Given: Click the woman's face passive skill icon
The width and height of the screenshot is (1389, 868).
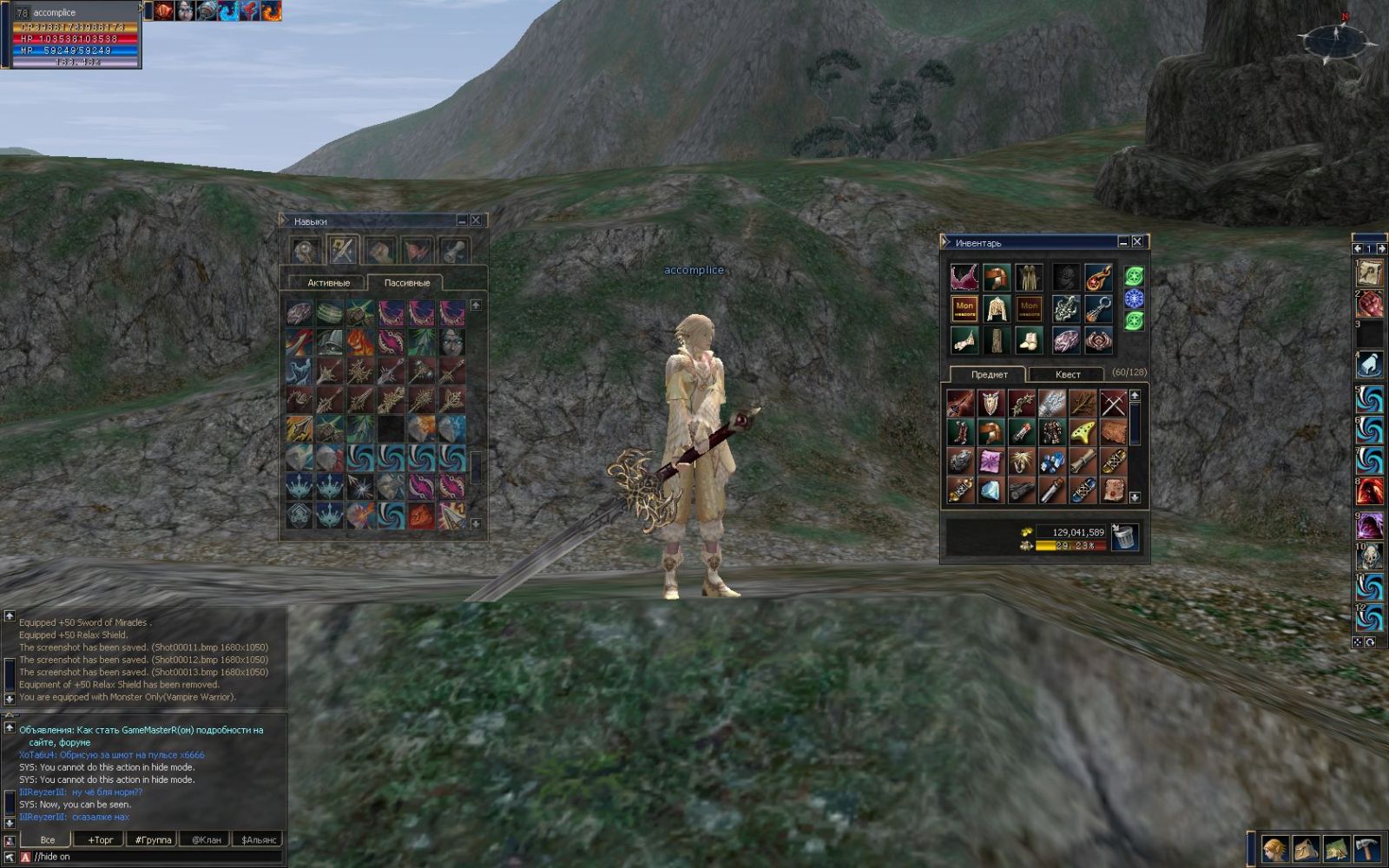Looking at the screenshot, I should tap(451, 342).
